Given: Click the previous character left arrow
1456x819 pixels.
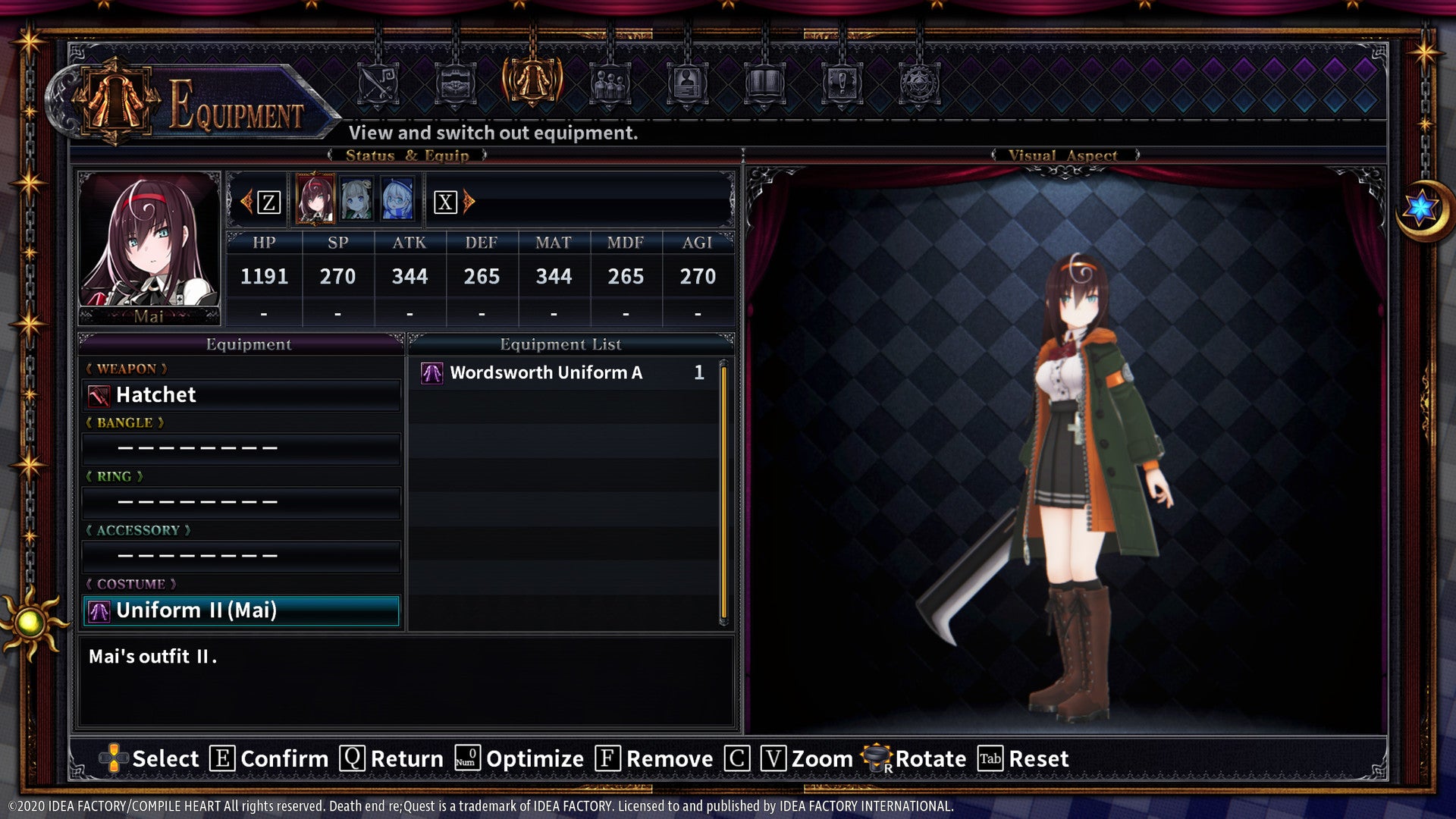Looking at the screenshot, I should [x=246, y=202].
